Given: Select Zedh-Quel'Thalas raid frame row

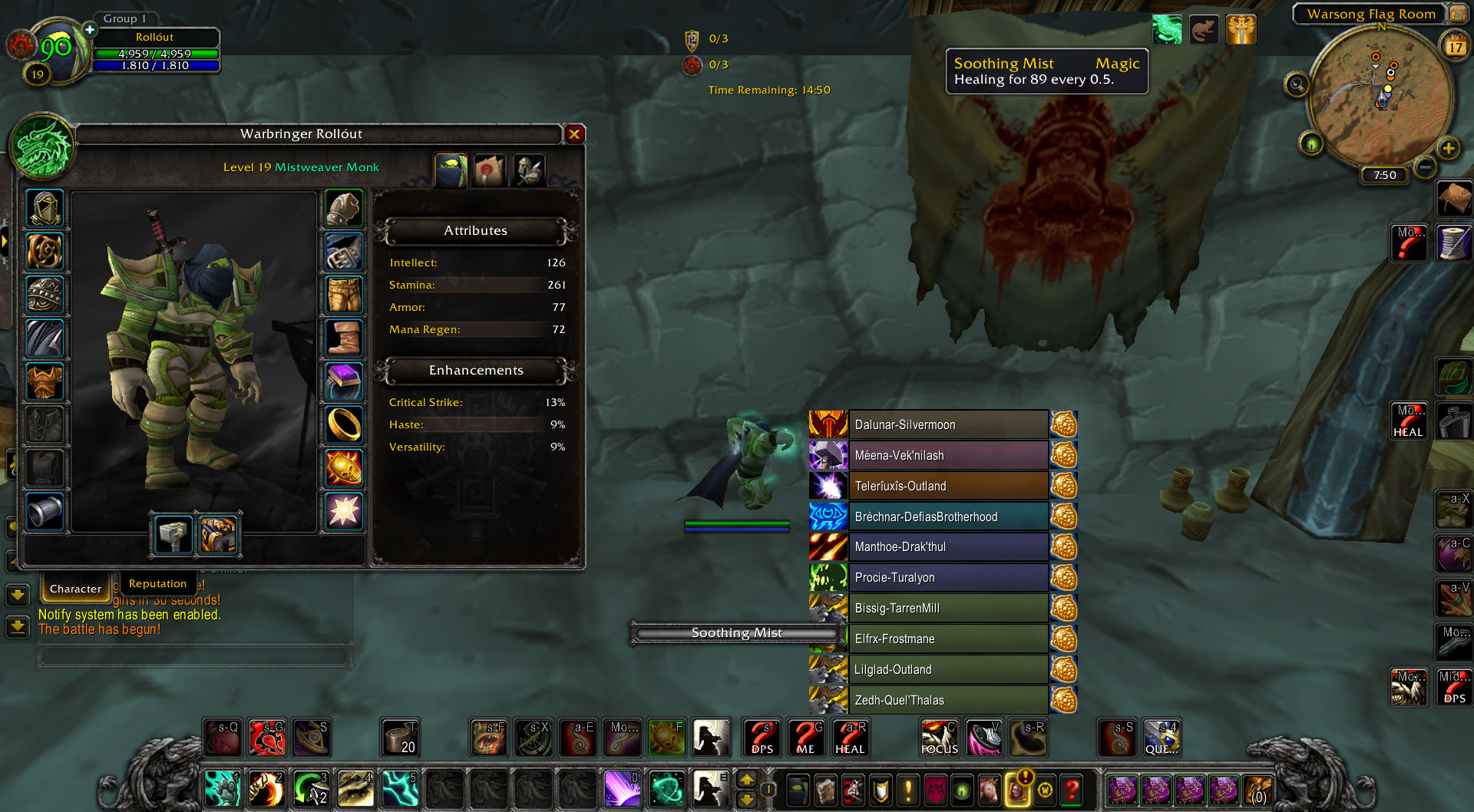Looking at the screenshot, I should tap(948, 700).
